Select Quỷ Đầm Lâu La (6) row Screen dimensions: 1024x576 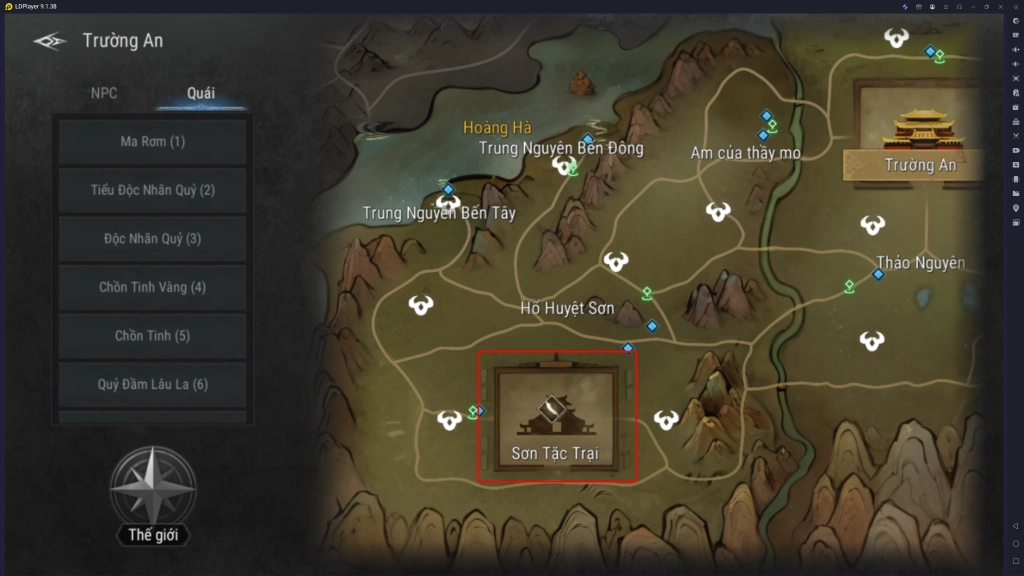click(x=152, y=384)
